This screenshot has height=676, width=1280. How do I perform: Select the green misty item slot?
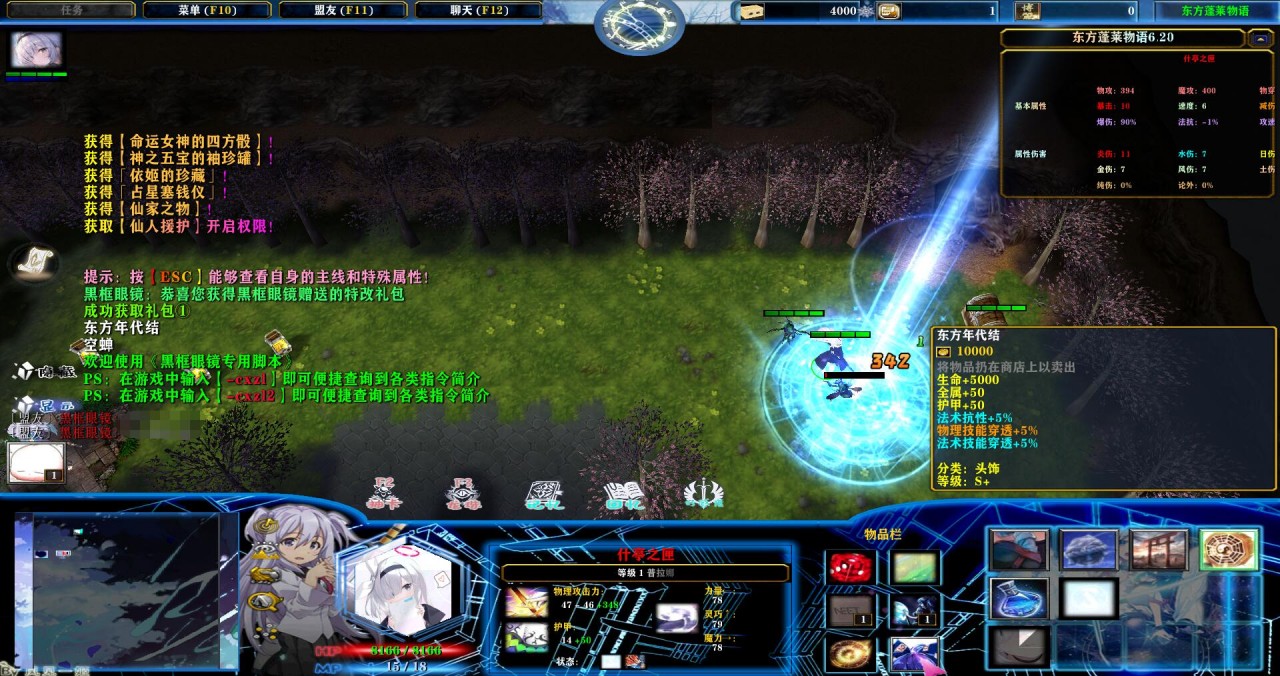tap(914, 568)
